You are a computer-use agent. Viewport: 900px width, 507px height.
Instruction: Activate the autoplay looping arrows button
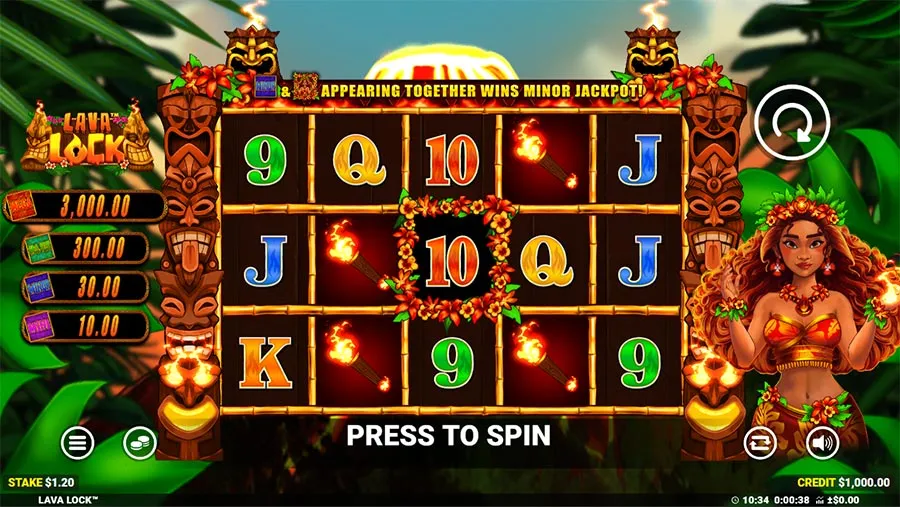760,441
